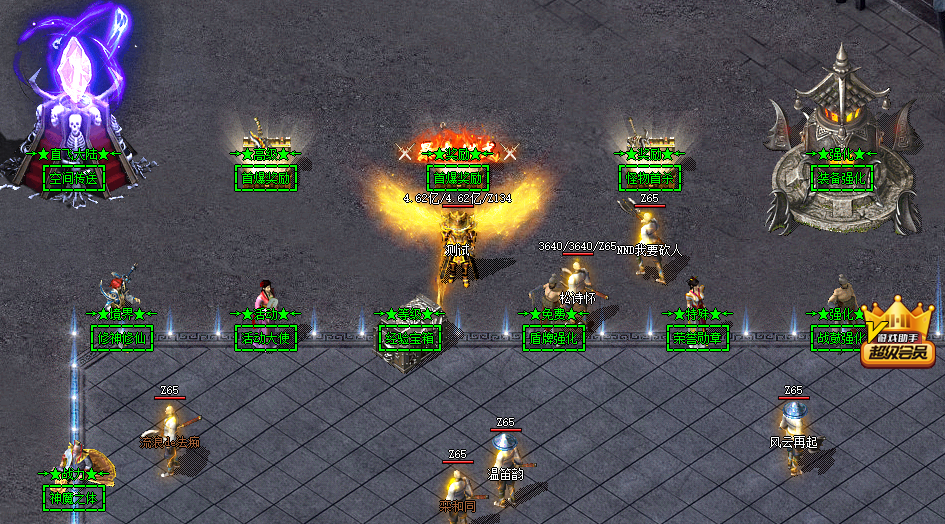Select the 荣誉勋章 honor medal label
This screenshot has width=945, height=524.
click(698, 338)
